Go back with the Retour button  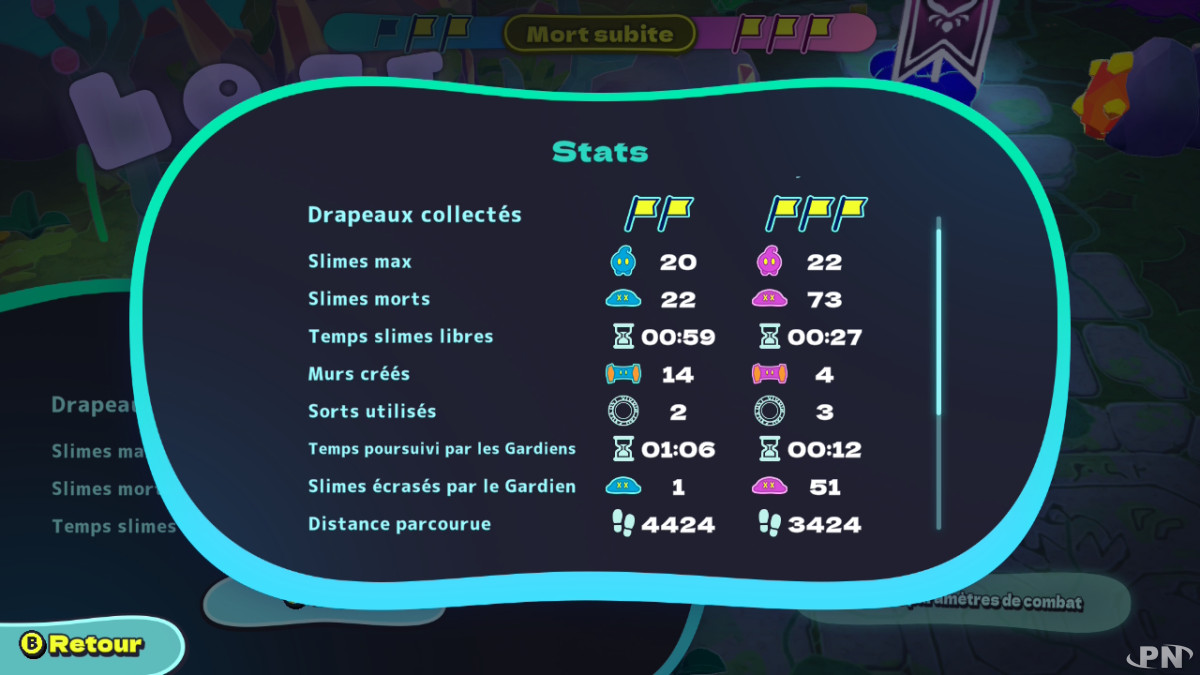pos(85,645)
